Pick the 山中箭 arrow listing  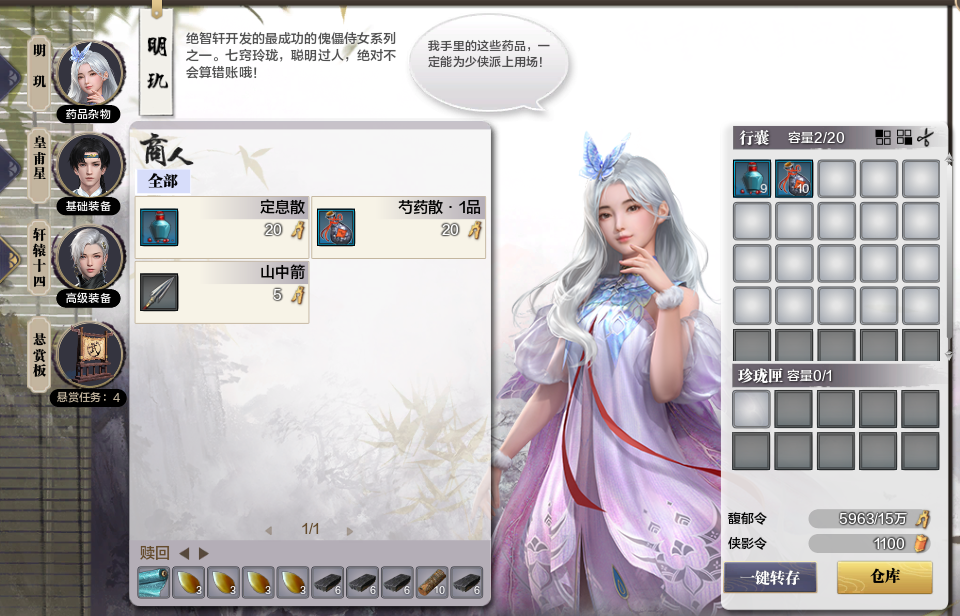pyautogui.click(x=222, y=292)
